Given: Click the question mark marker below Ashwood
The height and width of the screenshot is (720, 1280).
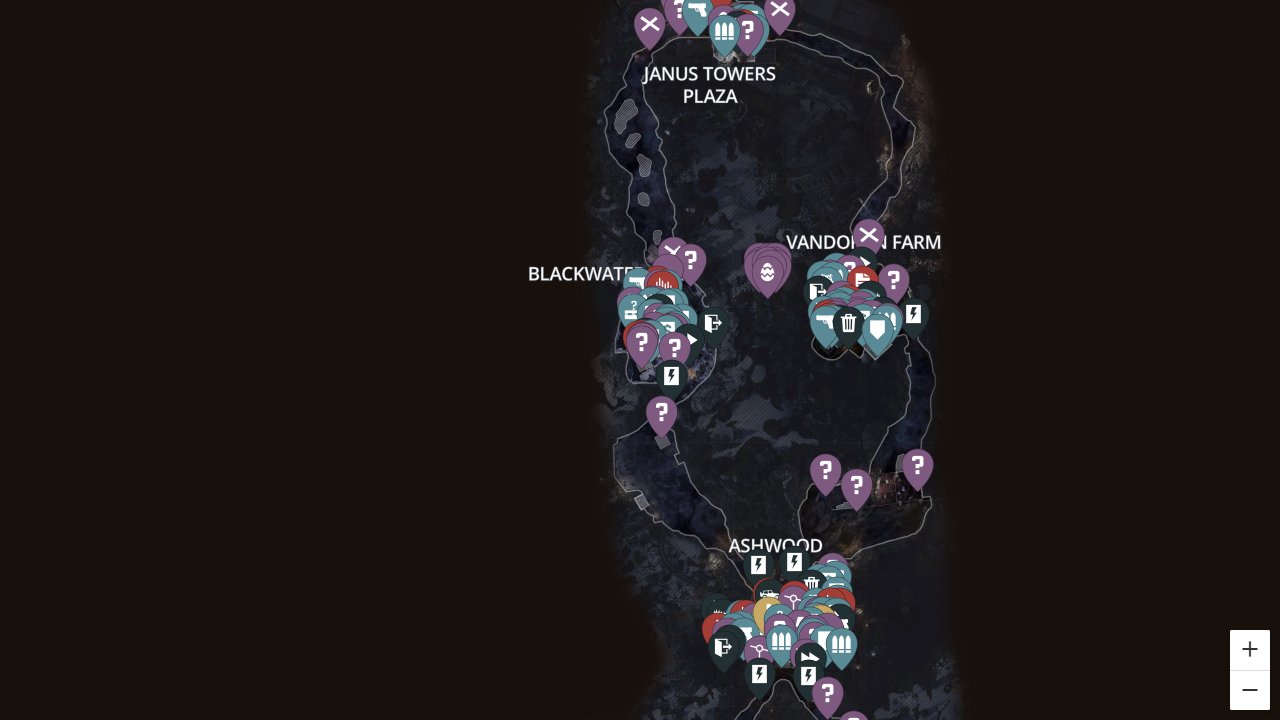Looking at the screenshot, I should coord(829,691).
